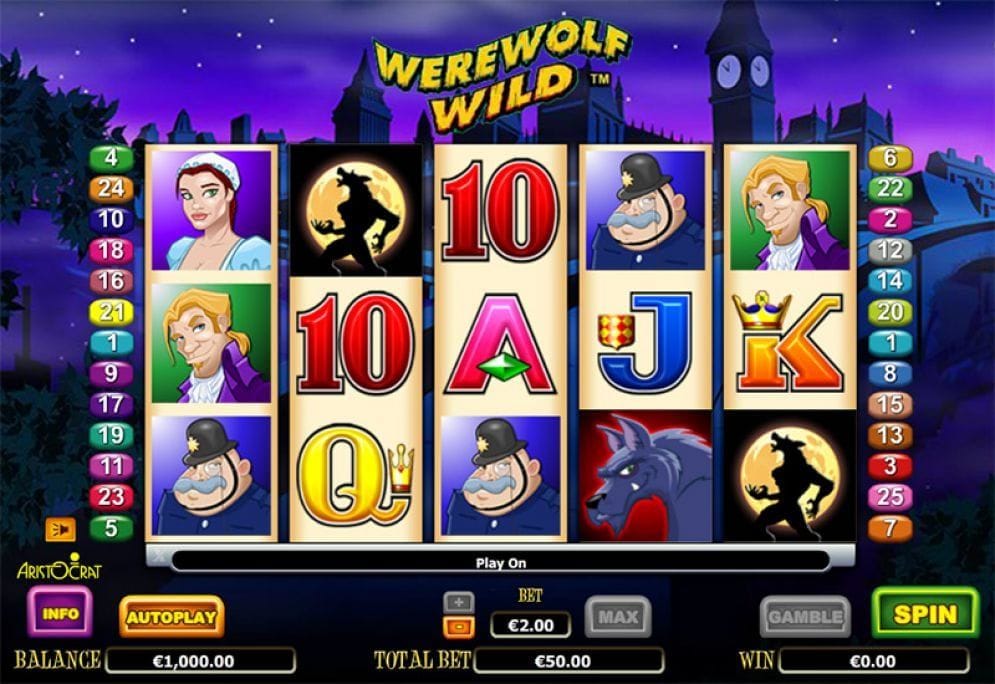Viewport: 995px width, 684px height.
Task: Activate payline number 22
Action: [890, 188]
